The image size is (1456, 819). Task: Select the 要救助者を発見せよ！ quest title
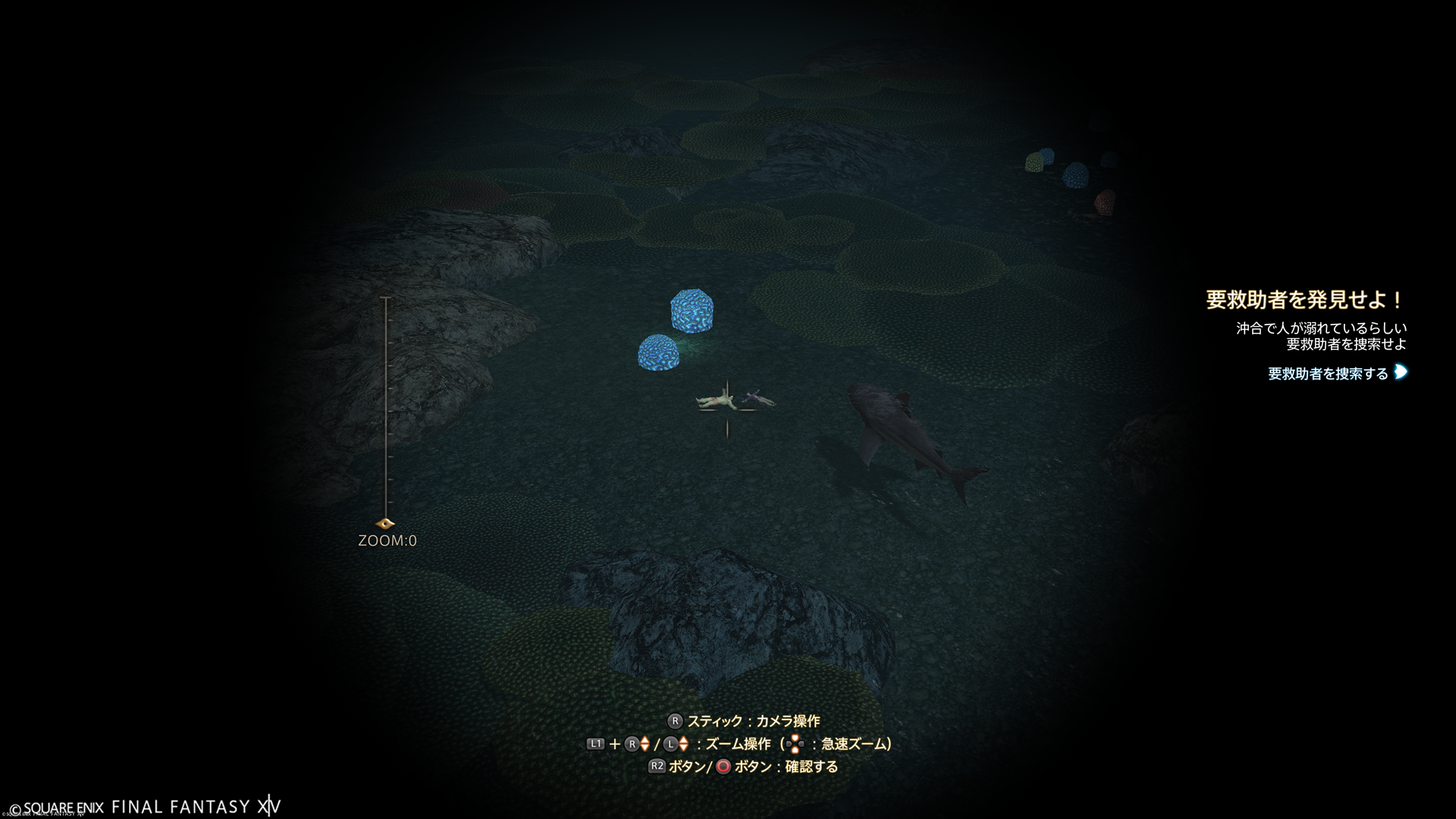click(1304, 300)
